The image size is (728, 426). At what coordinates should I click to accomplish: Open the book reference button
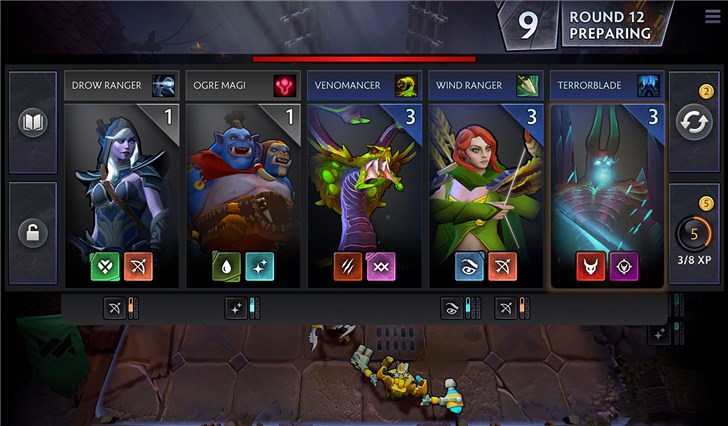click(x=33, y=123)
